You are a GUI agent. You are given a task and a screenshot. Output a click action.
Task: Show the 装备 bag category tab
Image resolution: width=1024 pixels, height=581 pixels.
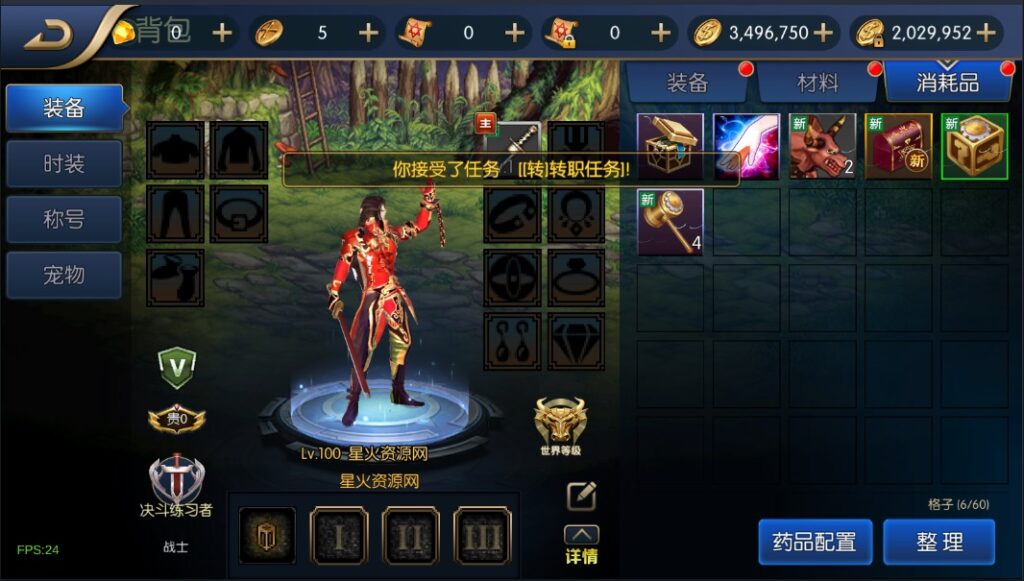pyautogui.click(x=687, y=83)
